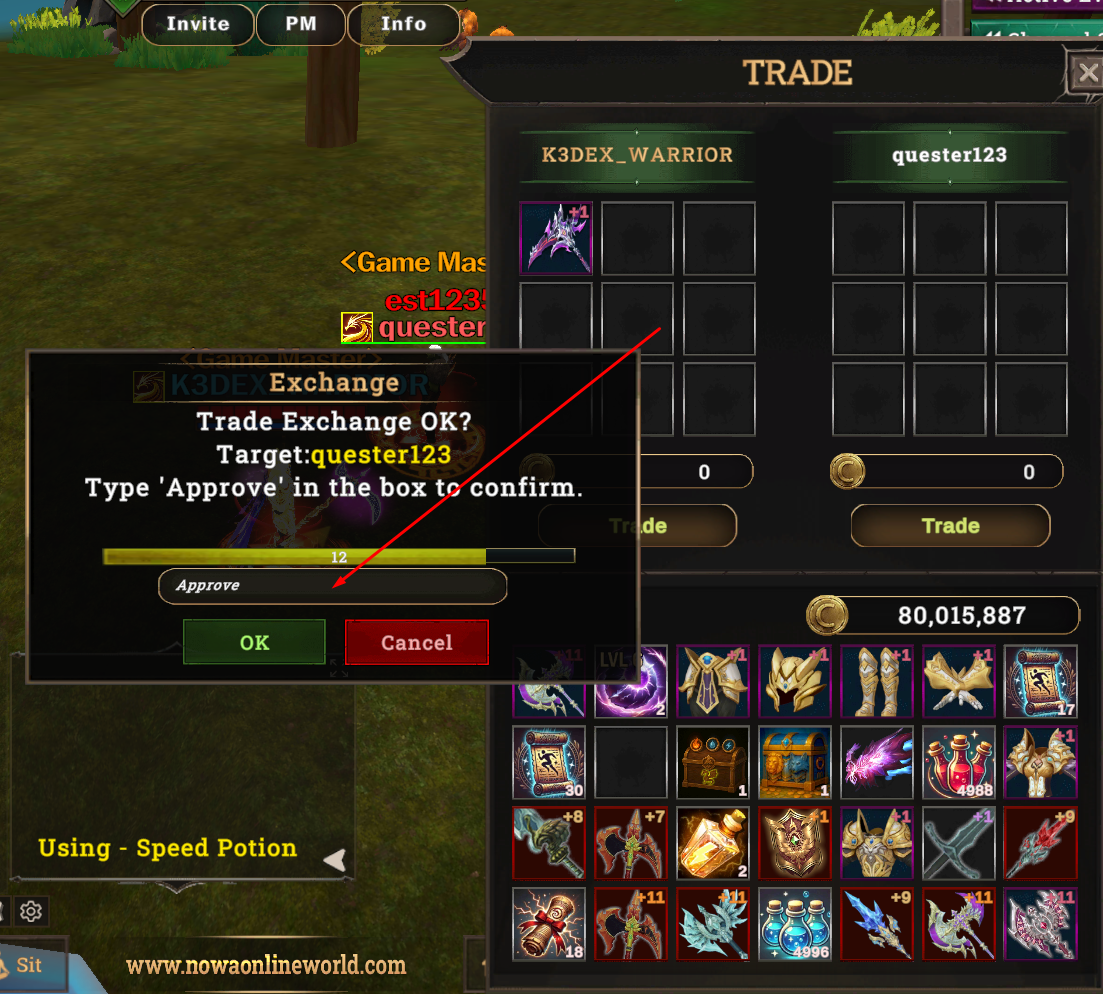Viewport: 1103px width, 994px height.
Task: Pick the golden helmet in inventory
Action: [x=794, y=681]
